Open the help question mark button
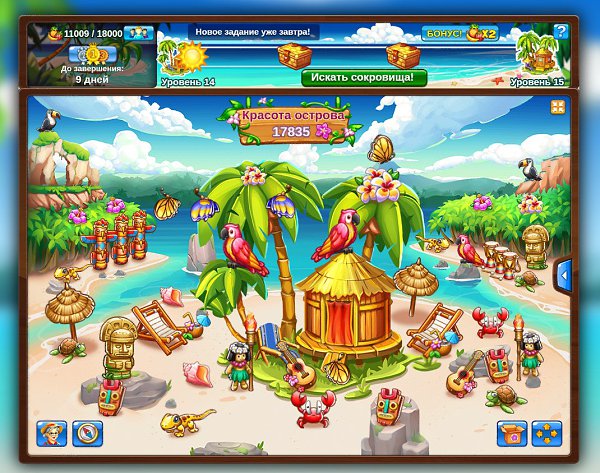Viewport: 600px width, 473px height. click(561, 32)
